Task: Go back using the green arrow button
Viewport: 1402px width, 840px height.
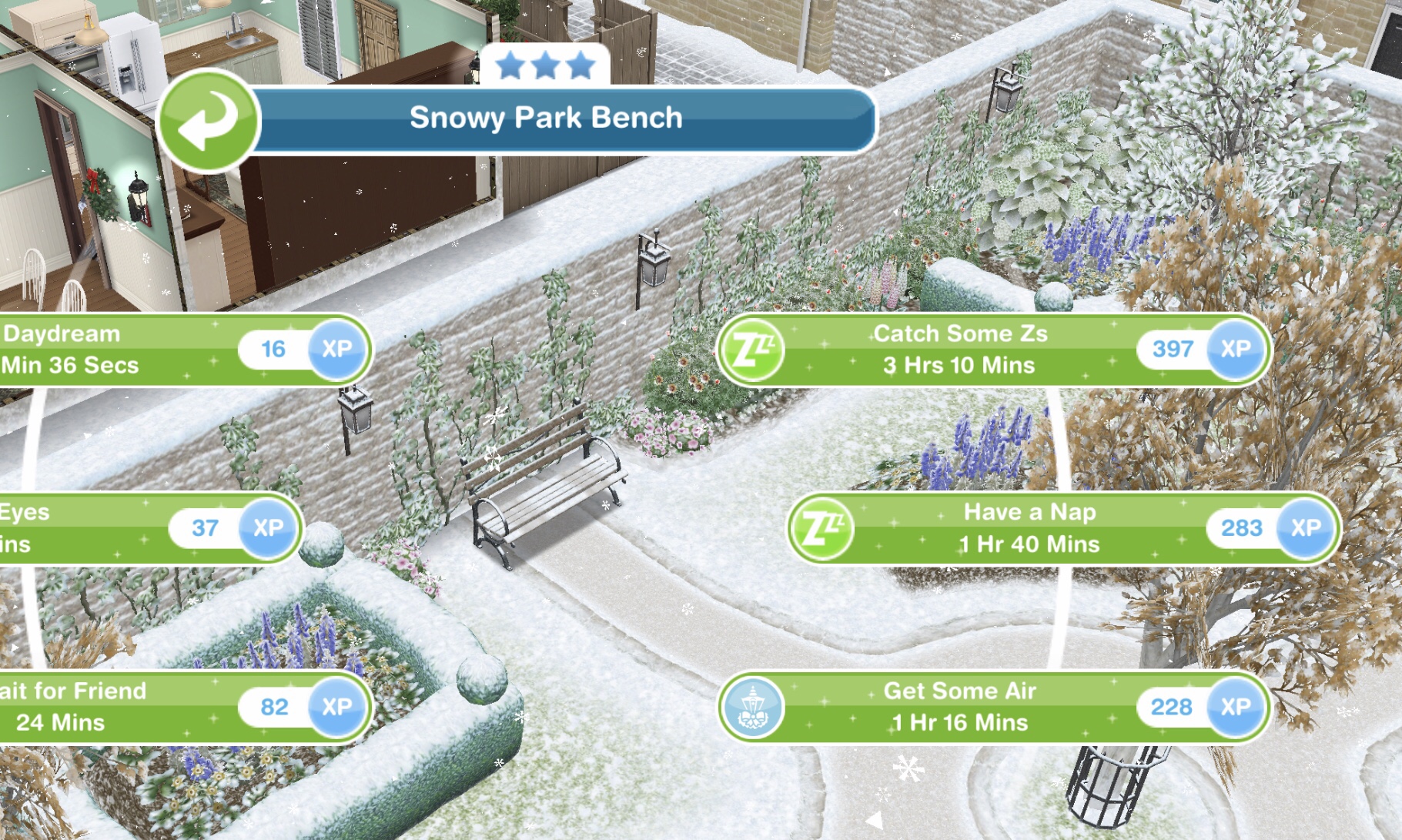Action: click(x=208, y=121)
